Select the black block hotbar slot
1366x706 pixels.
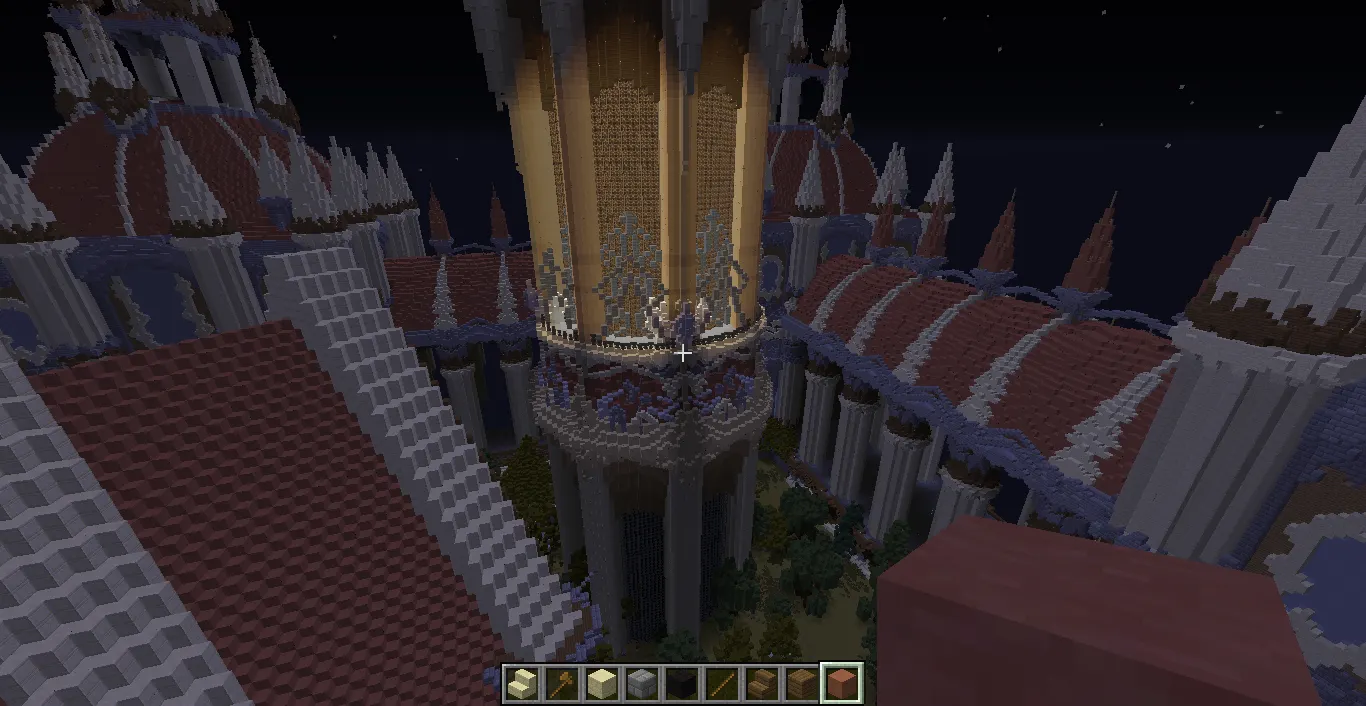682,685
